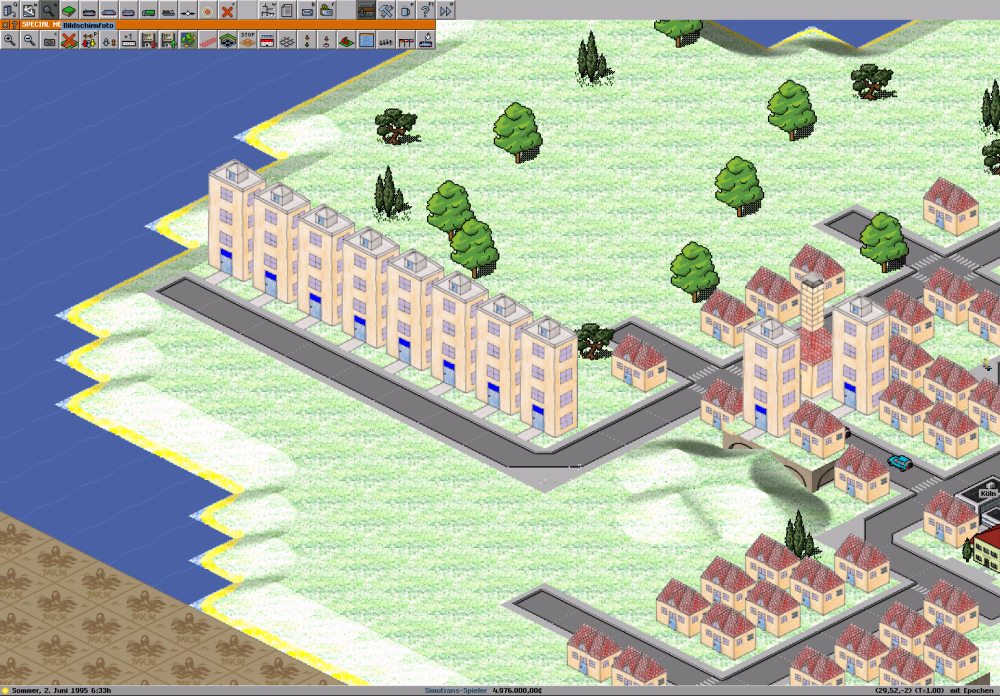1000x696 pixels.
Task: Select the switch player icon with colored figures
Action: point(89,40)
